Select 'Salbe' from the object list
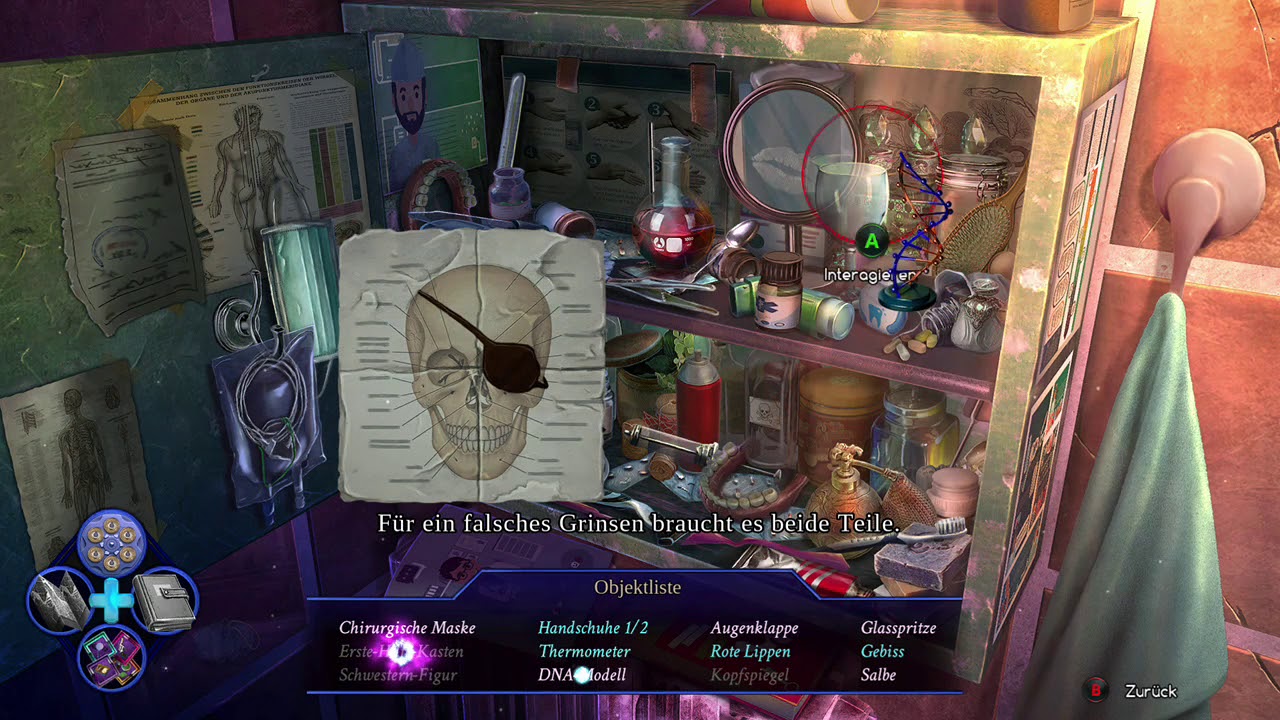Image resolution: width=1280 pixels, height=720 pixels. tap(878, 675)
